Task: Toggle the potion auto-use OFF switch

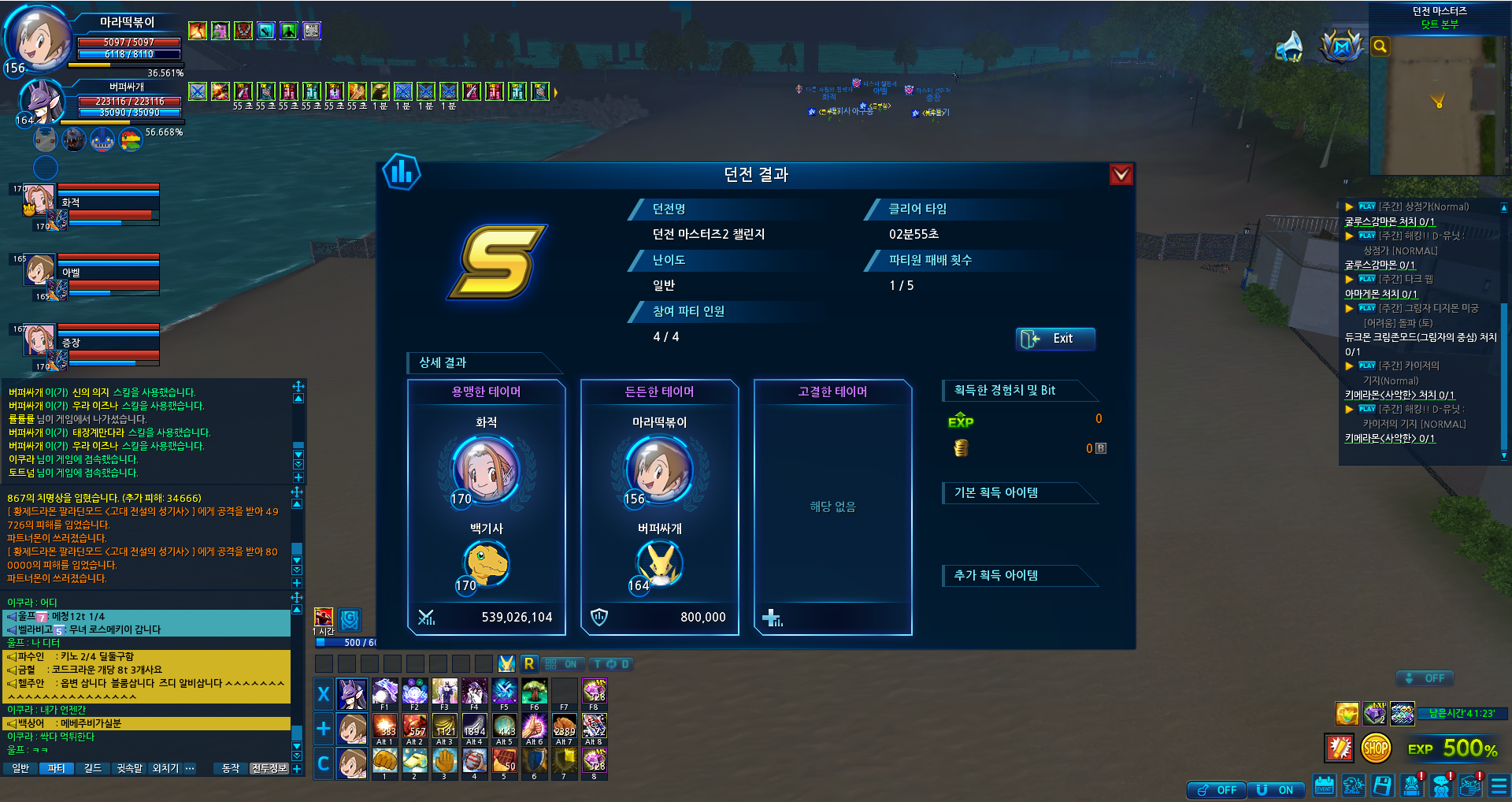Action: tap(1217, 790)
